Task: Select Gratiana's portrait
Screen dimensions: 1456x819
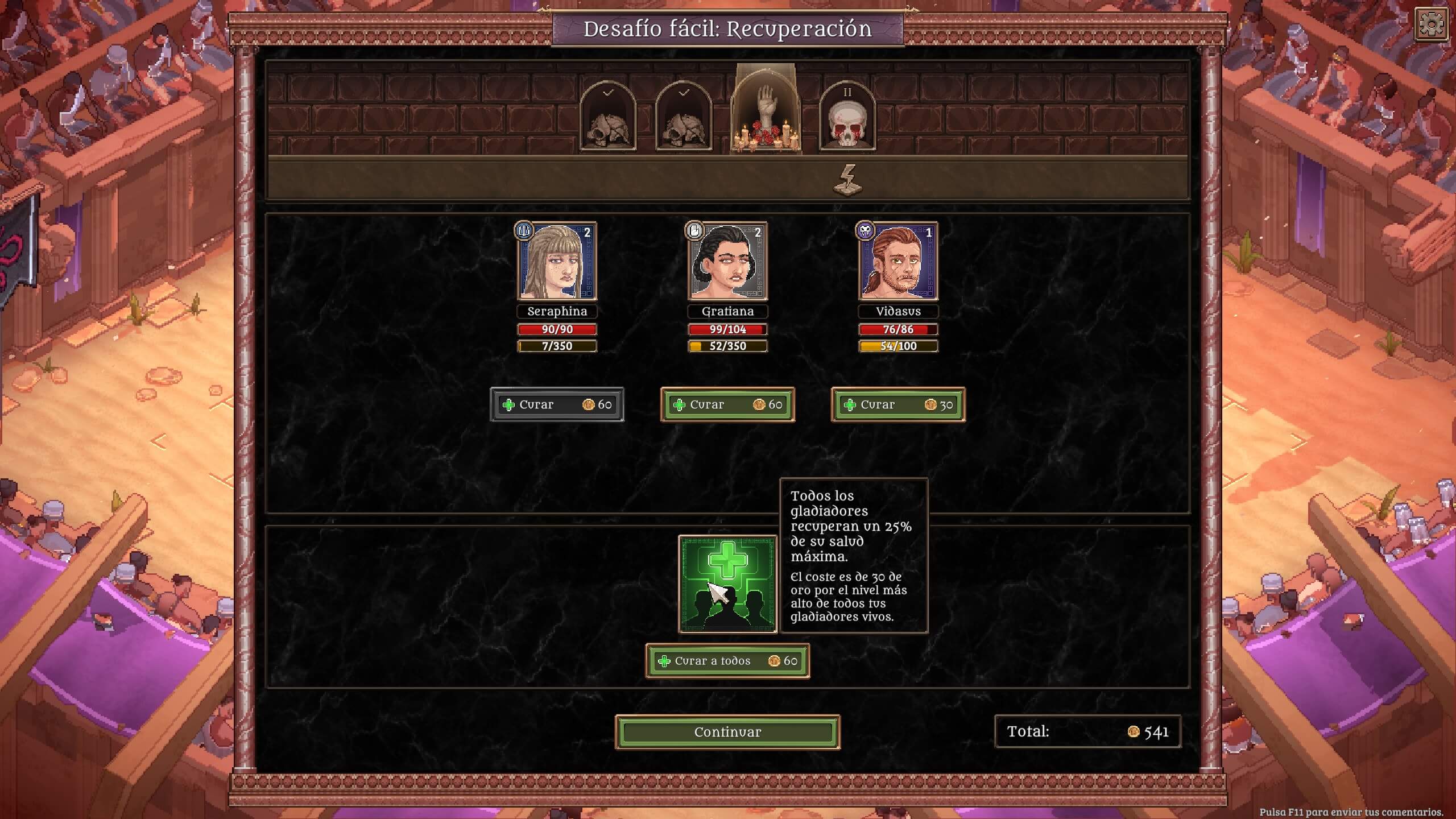Action: tap(727, 262)
